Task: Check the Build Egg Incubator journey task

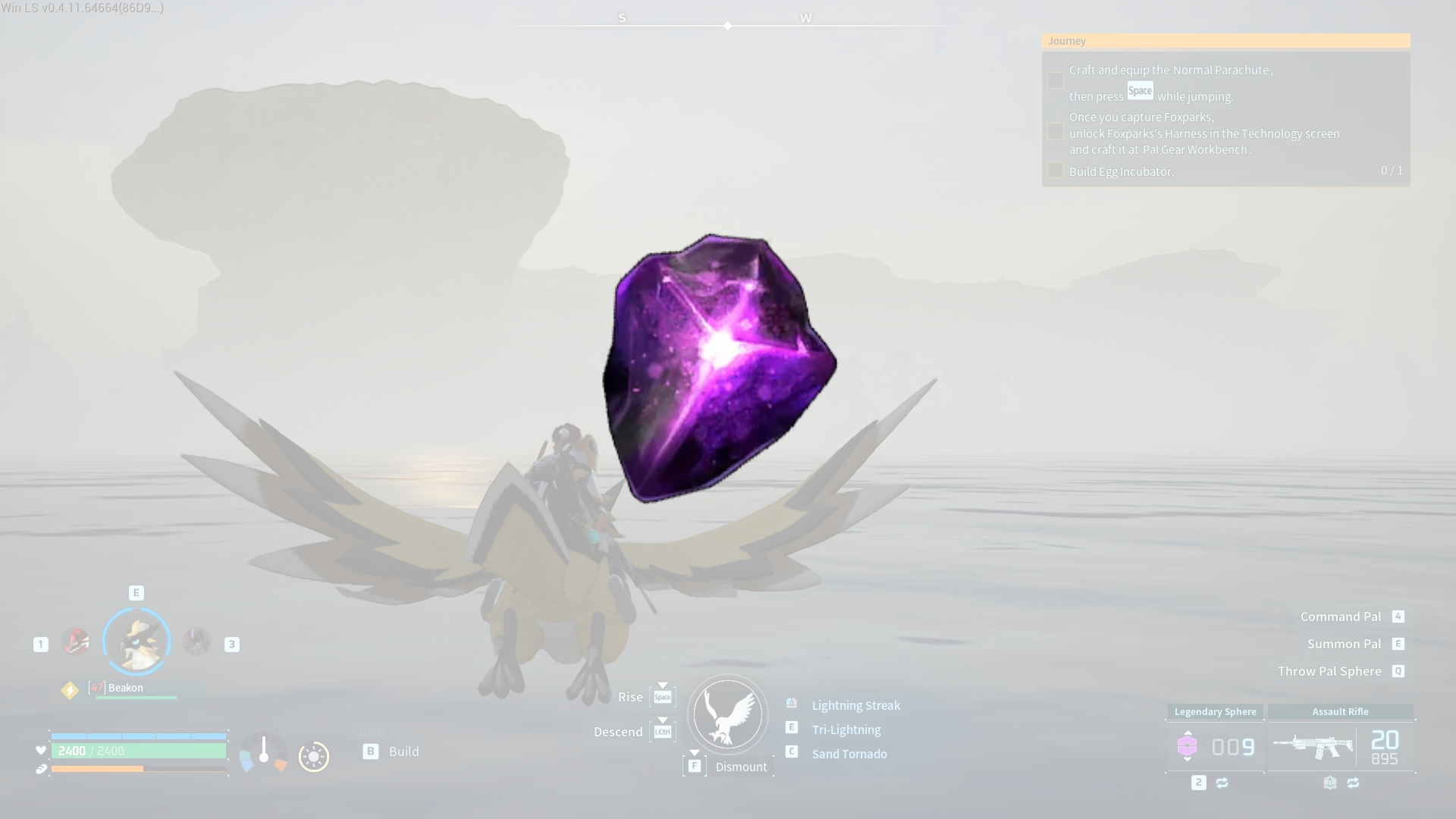Action: 1056,171
